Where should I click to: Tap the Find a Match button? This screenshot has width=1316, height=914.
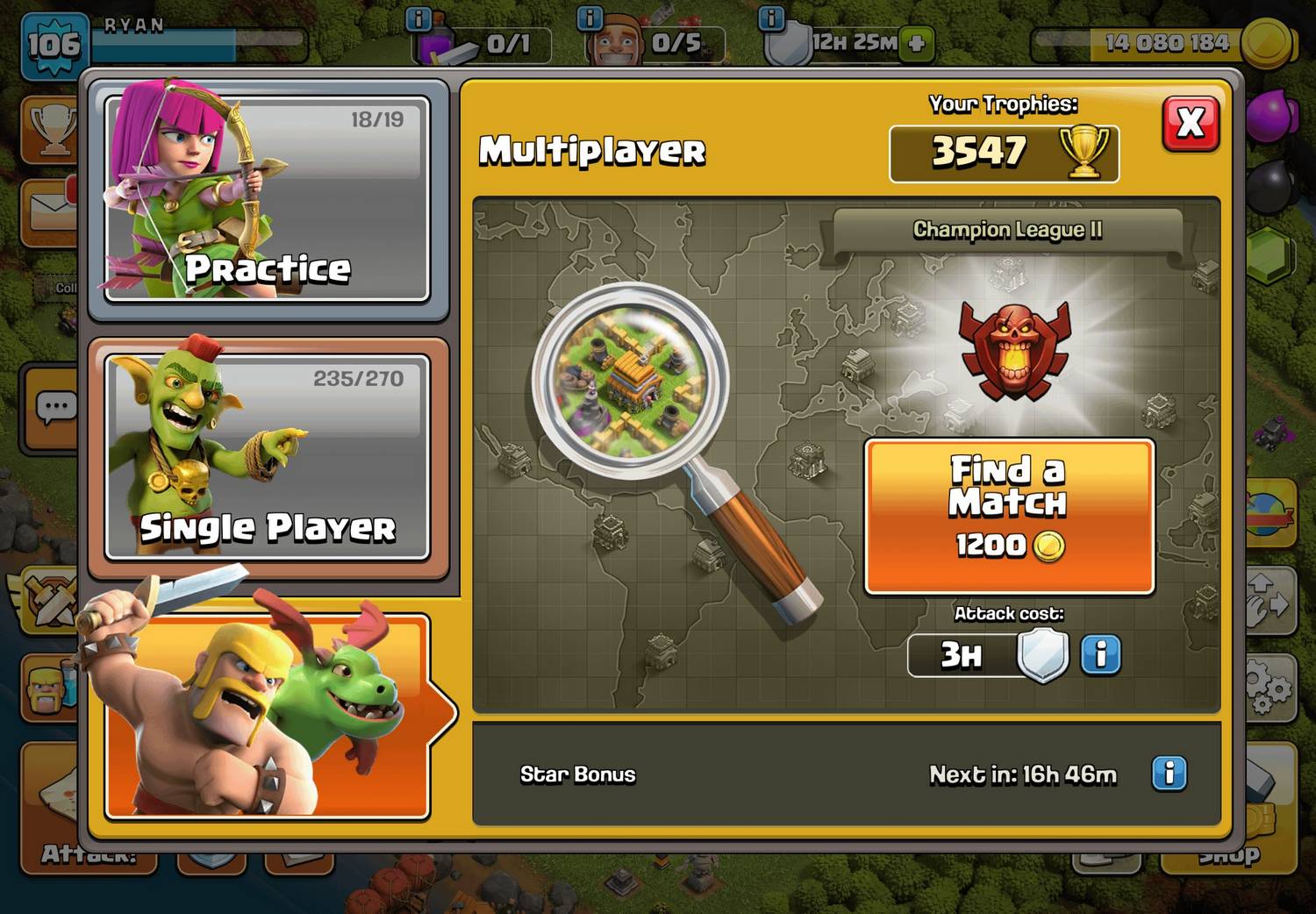[x=1009, y=517]
